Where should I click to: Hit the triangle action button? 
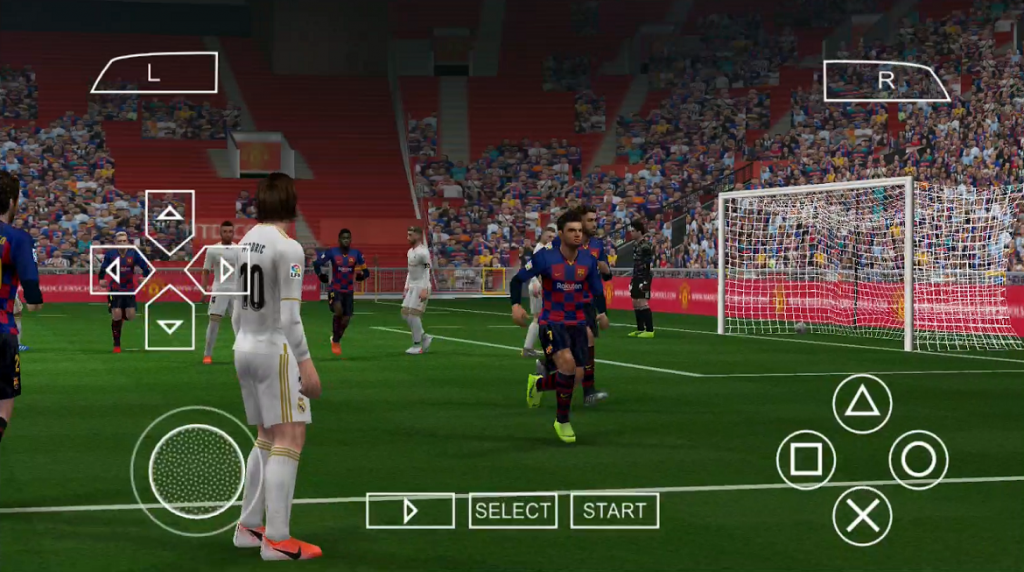(862, 403)
